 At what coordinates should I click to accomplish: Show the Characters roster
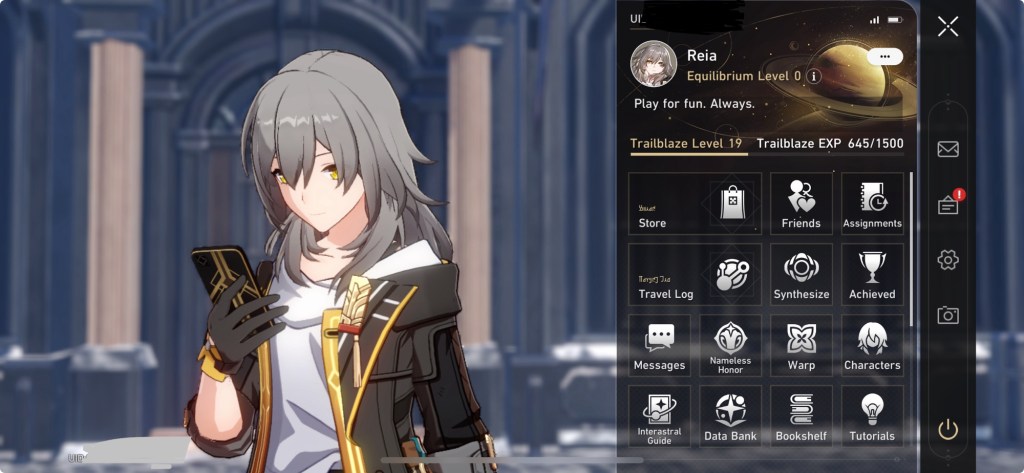(872, 345)
